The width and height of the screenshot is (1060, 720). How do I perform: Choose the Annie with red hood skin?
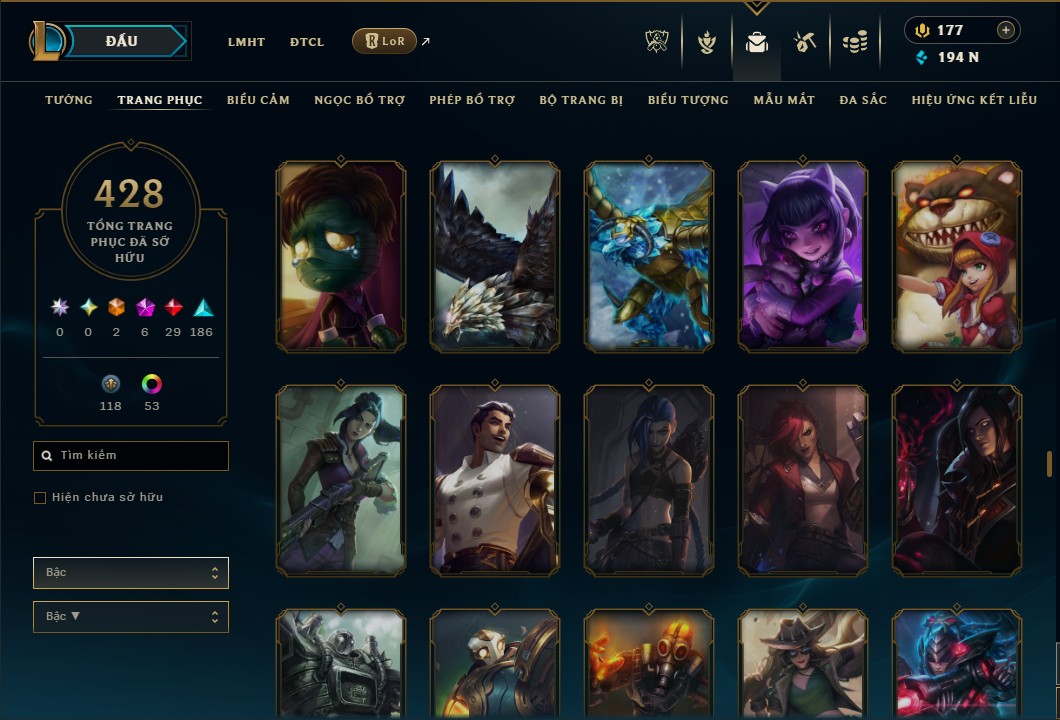click(x=957, y=257)
